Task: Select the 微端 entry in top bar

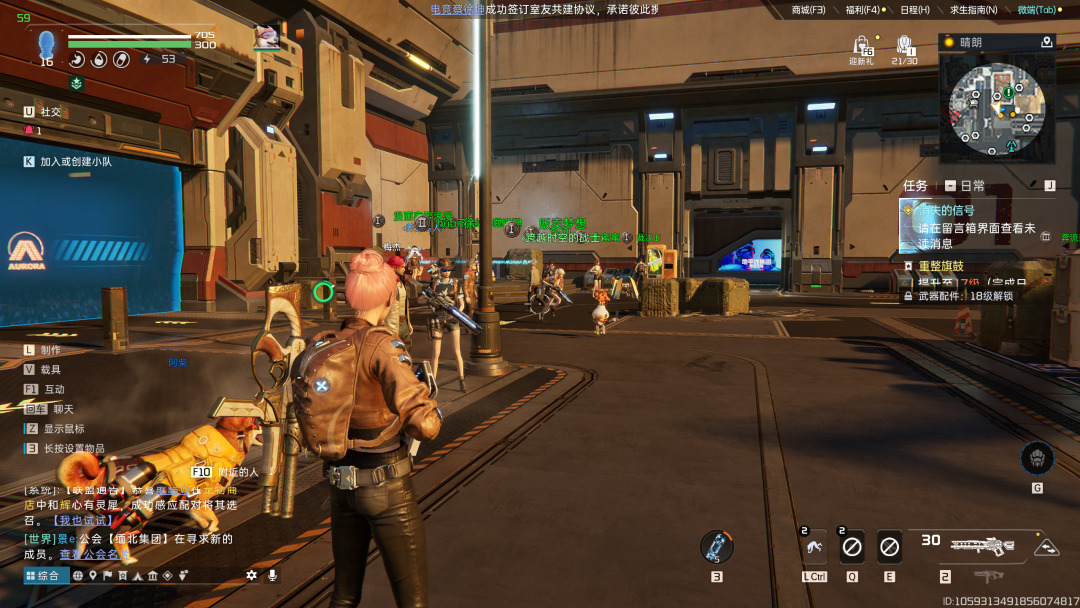Action: 1037,10
